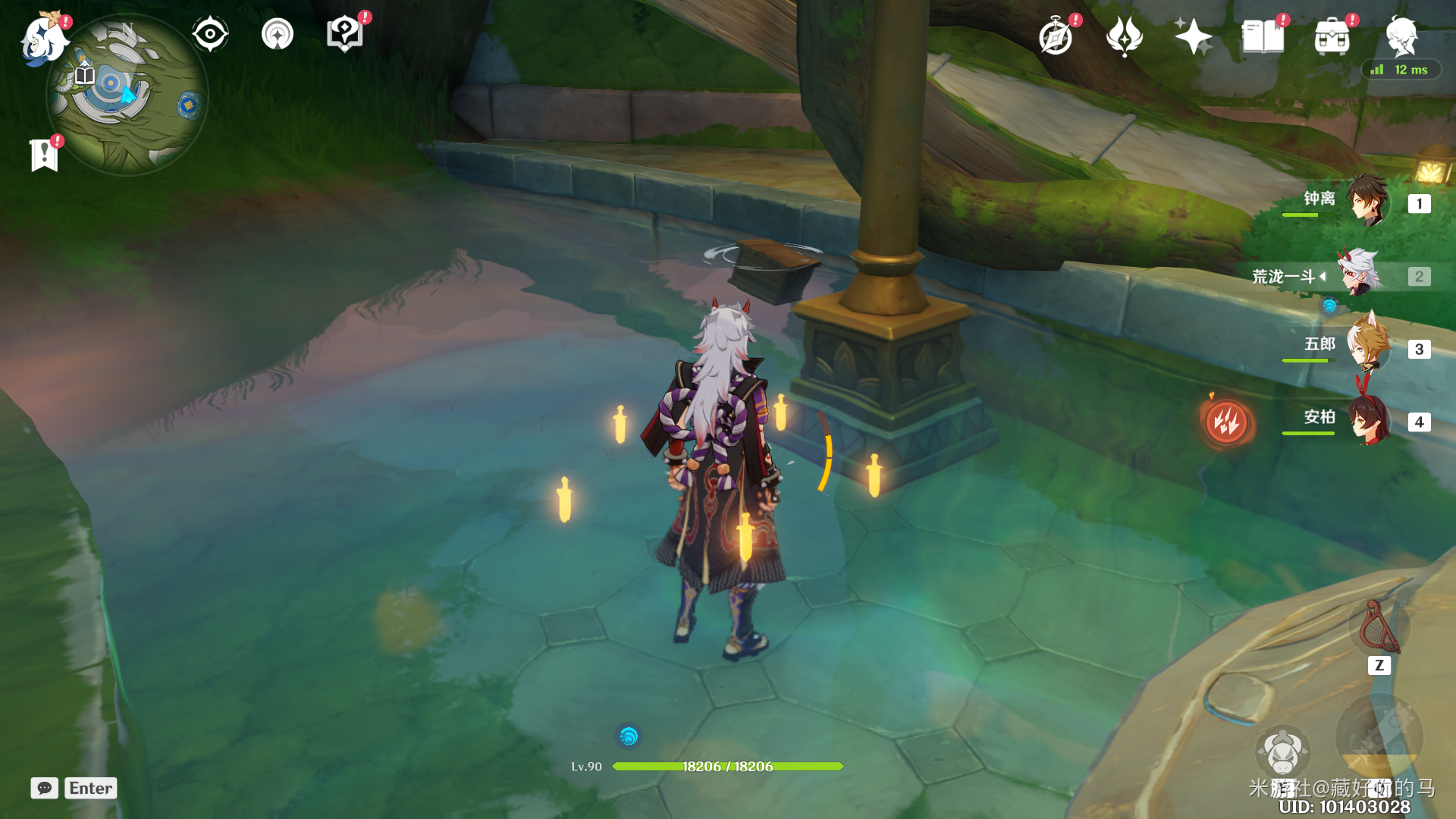Open the Battle Pass book icon
1456x819 pixels.
(x=1263, y=36)
